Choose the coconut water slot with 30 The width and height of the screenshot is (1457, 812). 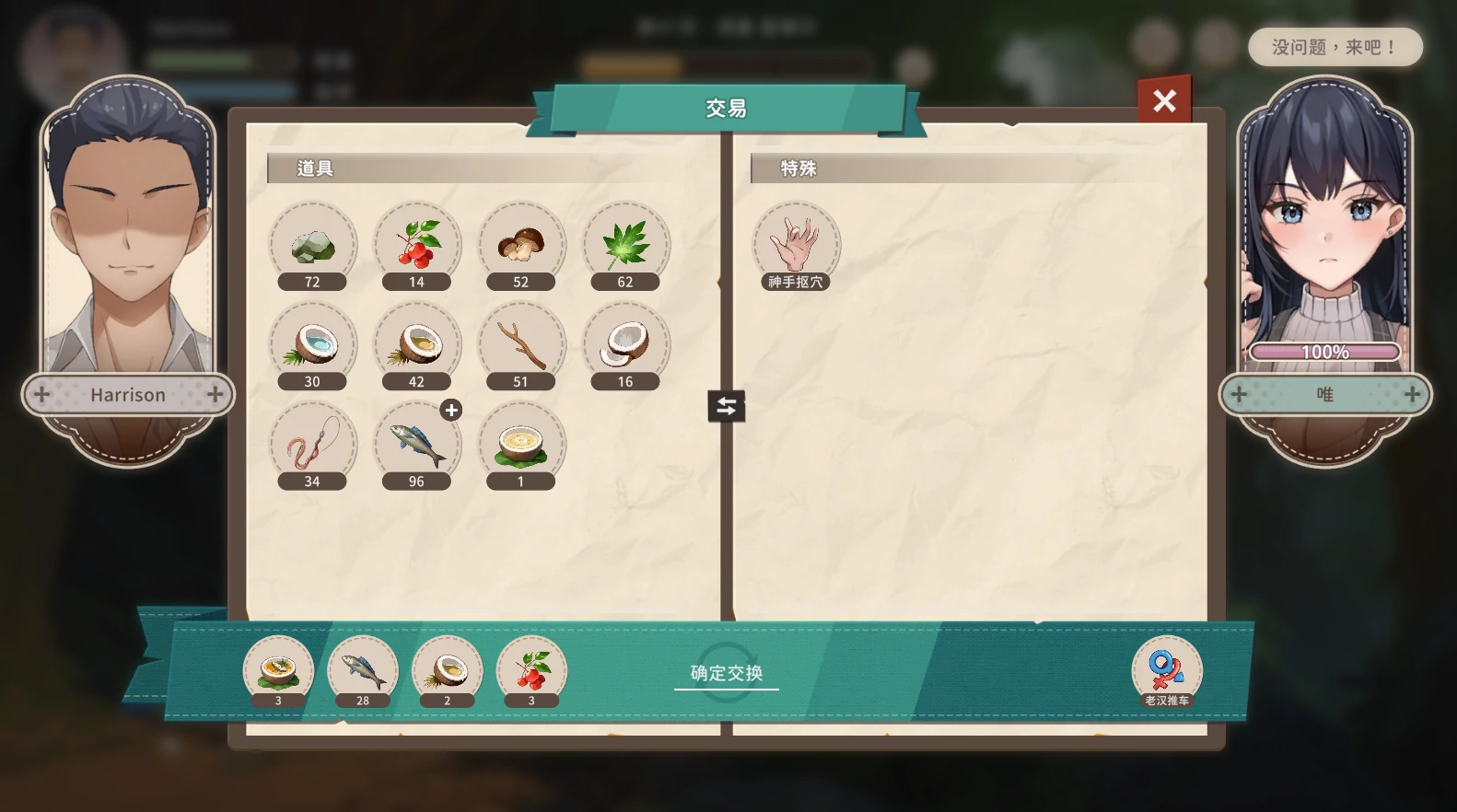[x=312, y=344]
